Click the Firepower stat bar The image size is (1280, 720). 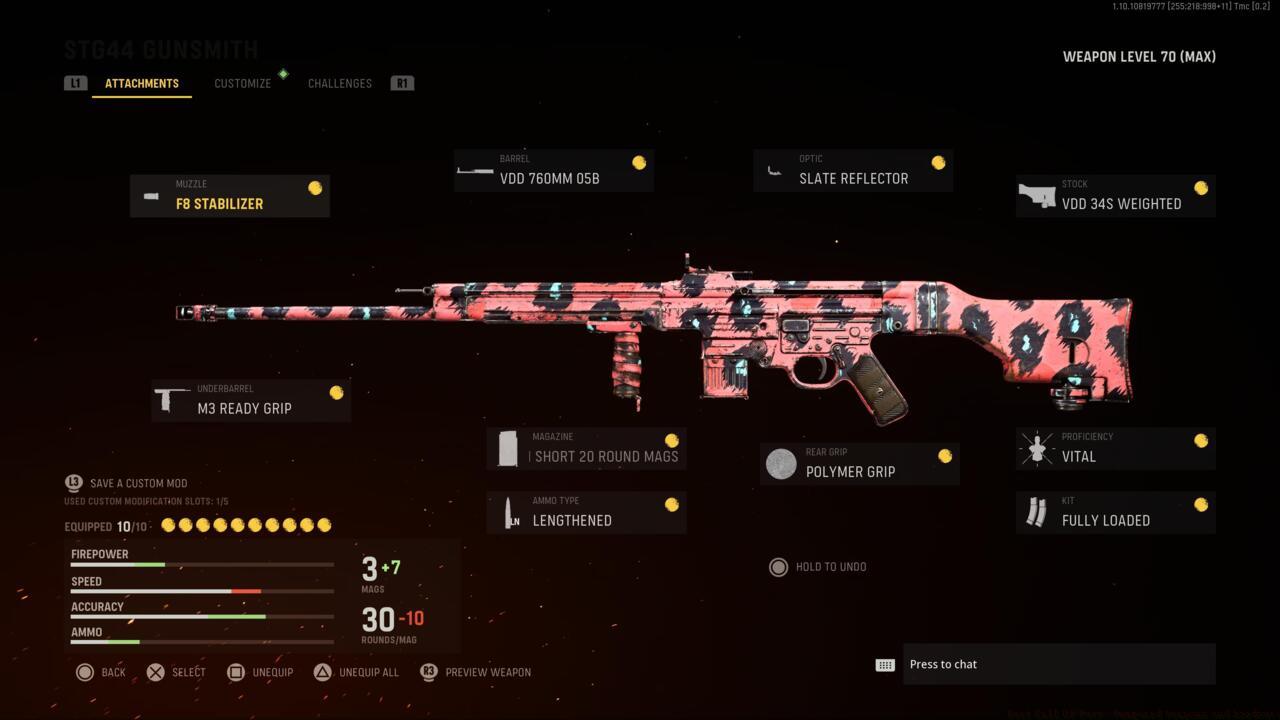pos(200,558)
